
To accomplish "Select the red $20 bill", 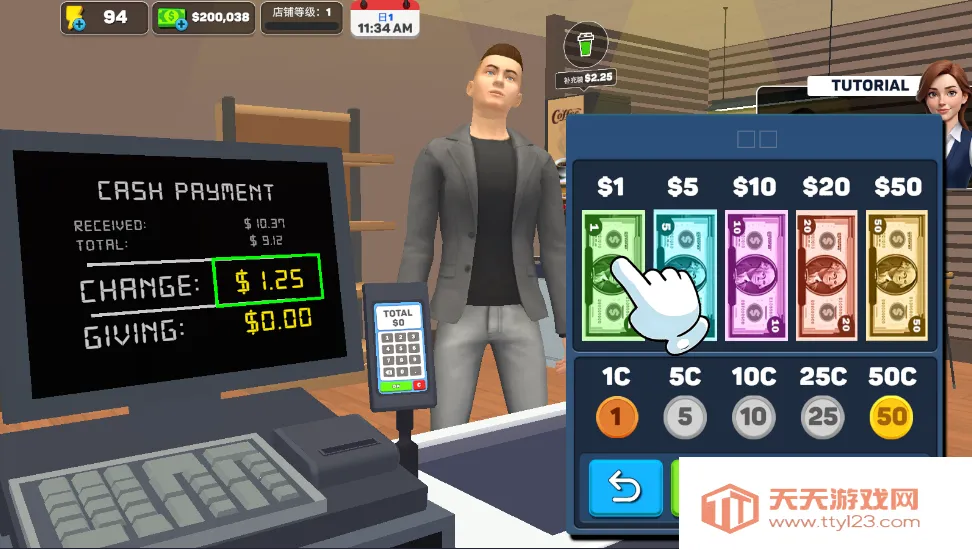I will (826, 274).
